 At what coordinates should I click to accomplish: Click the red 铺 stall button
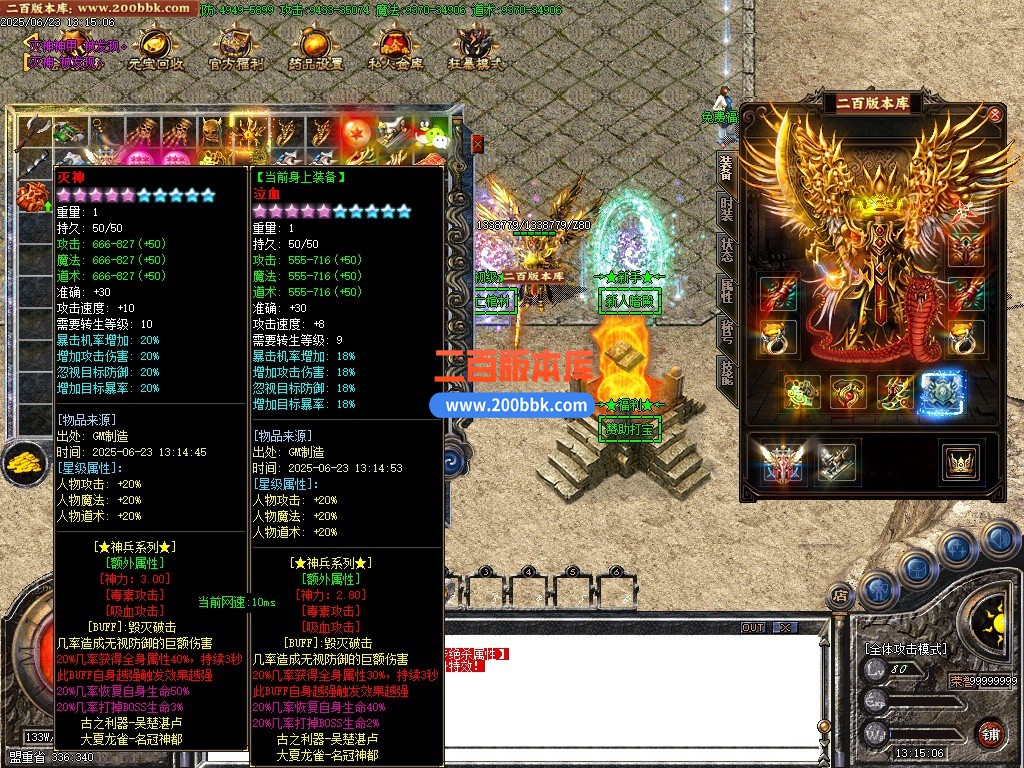click(990, 732)
